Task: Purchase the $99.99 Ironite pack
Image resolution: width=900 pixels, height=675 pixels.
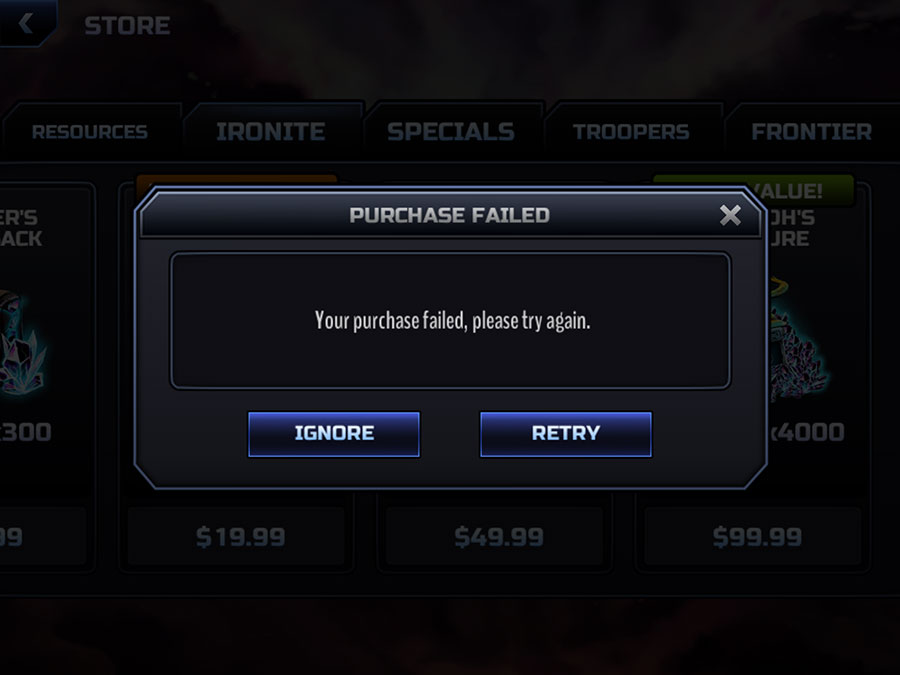Action: [x=757, y=537]
